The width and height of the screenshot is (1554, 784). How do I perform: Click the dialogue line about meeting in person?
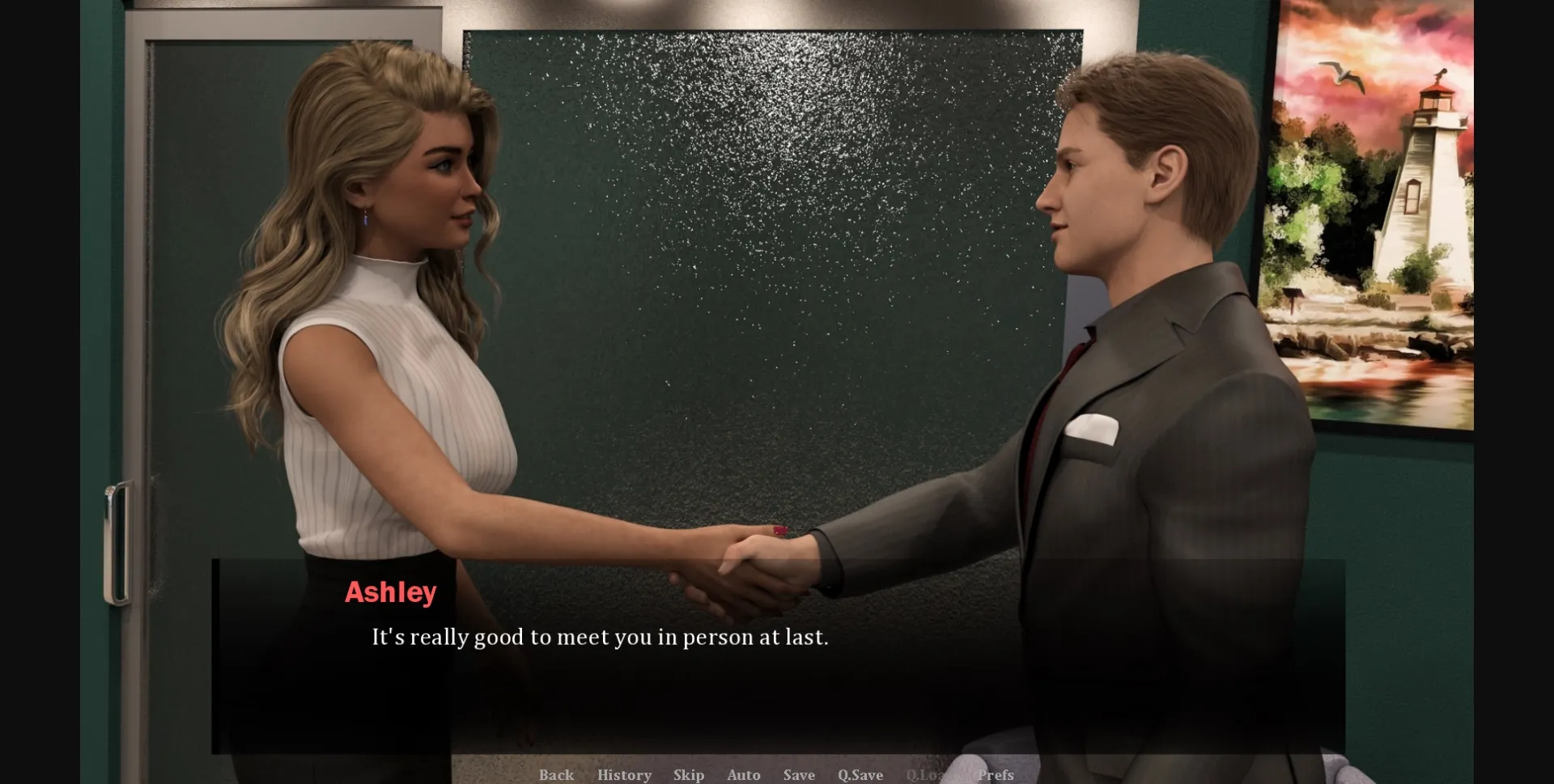pyautogui.click(x=599, y=637)
